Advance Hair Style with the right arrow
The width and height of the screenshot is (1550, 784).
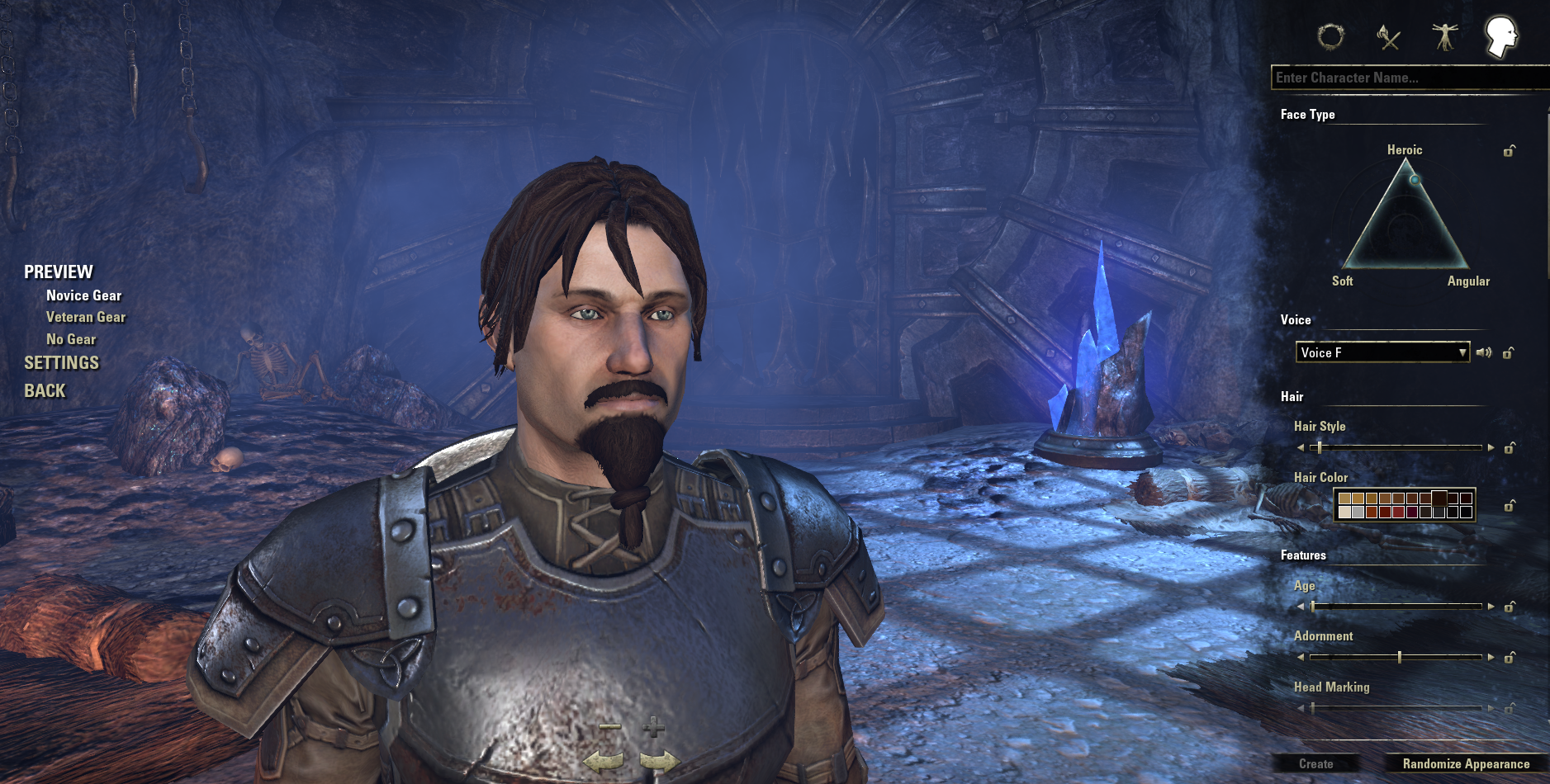pos(1491,448)
